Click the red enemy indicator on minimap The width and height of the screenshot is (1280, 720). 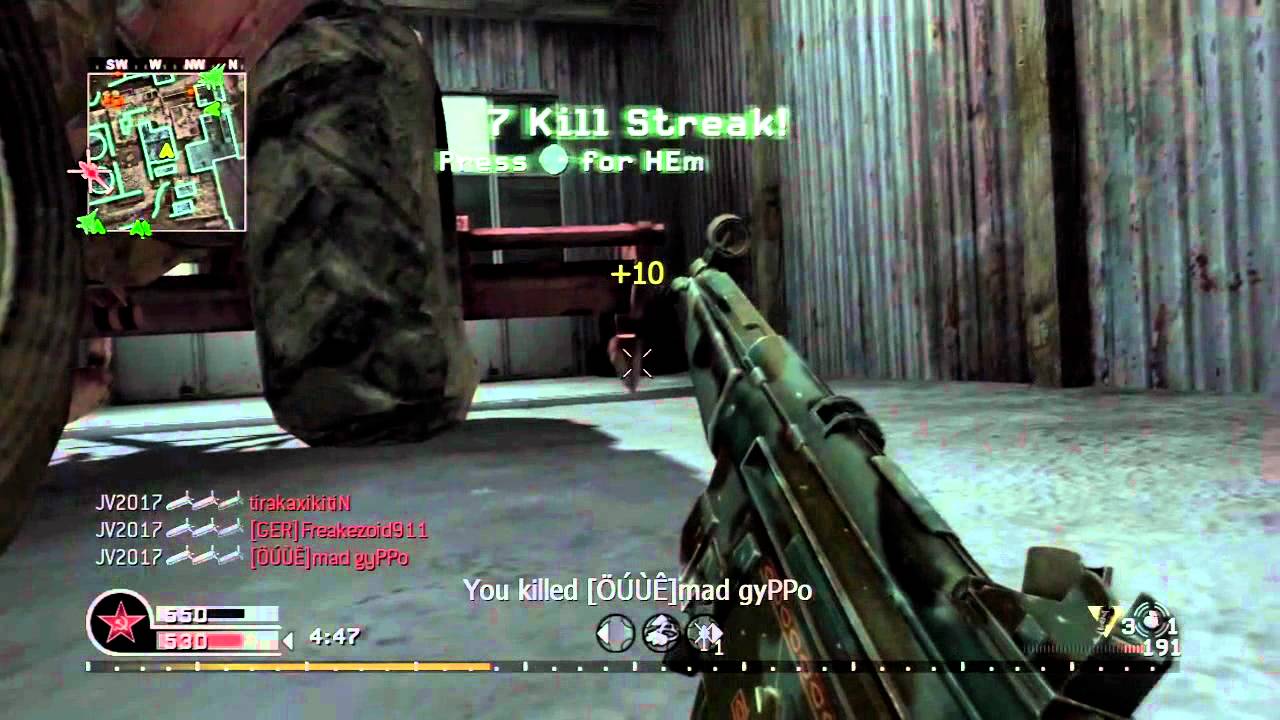coord(91,171)
